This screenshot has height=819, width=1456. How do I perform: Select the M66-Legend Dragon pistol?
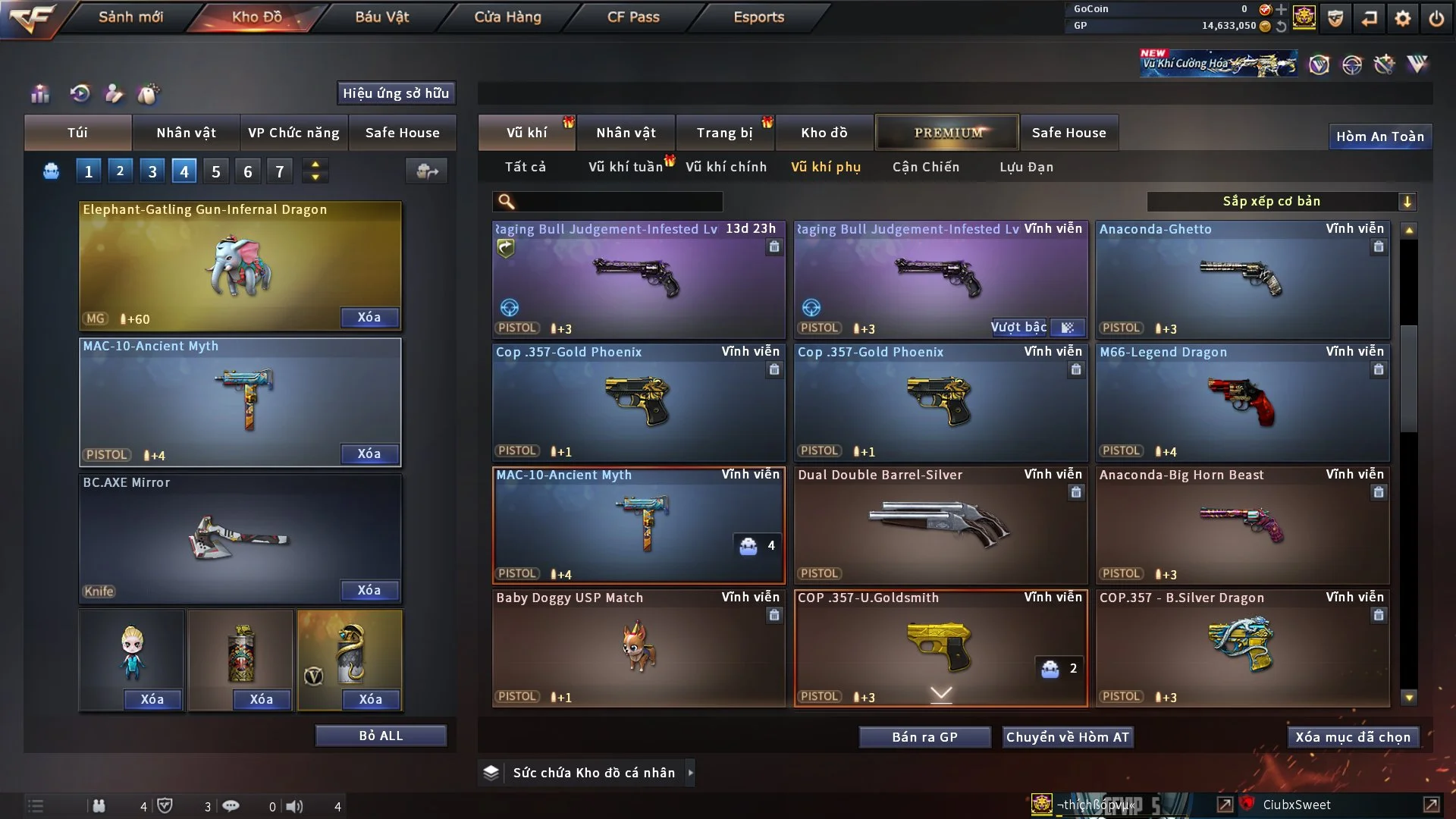point(1242,402)
